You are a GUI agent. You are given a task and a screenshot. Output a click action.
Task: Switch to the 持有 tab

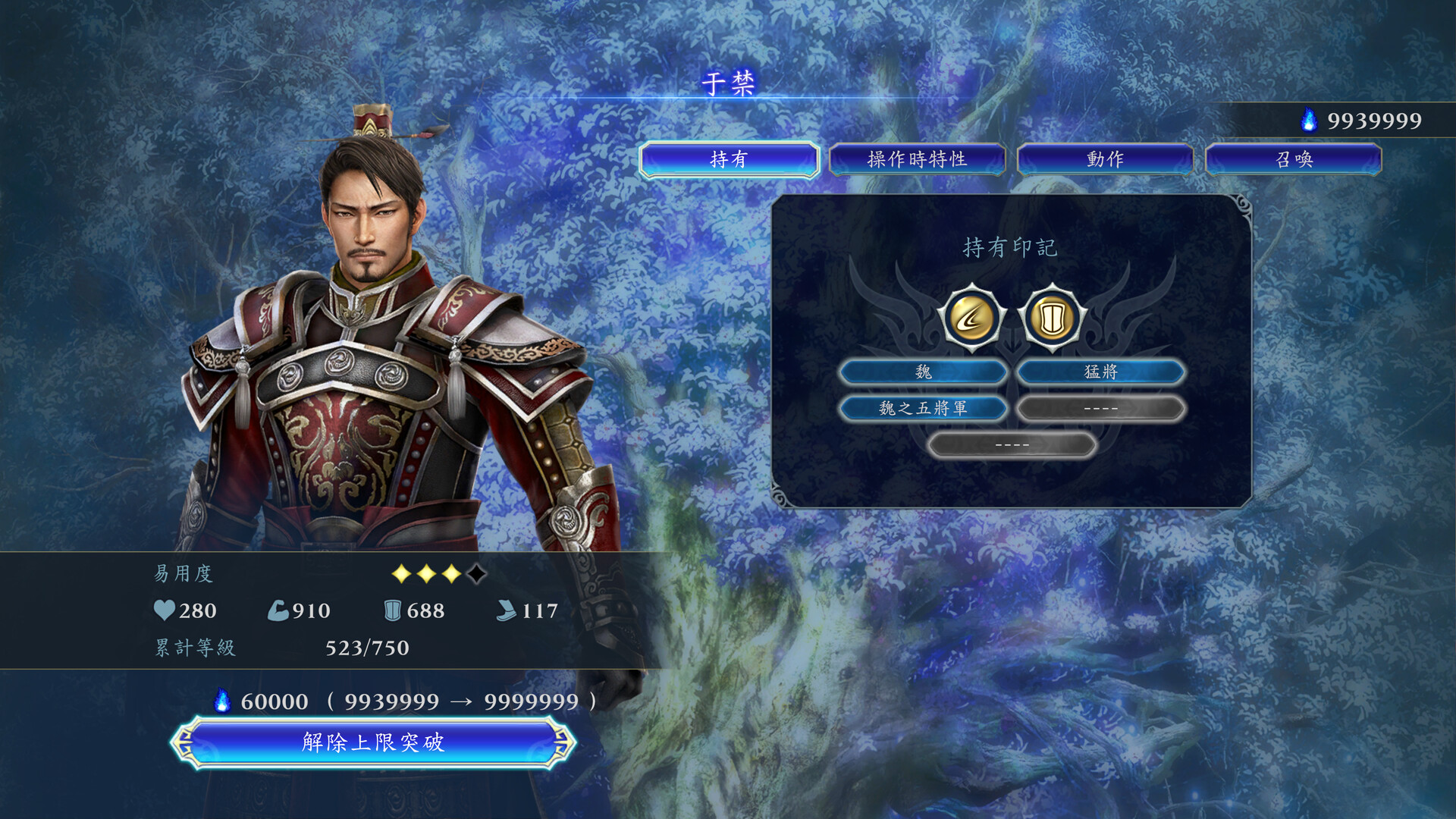tap(729, 159)
